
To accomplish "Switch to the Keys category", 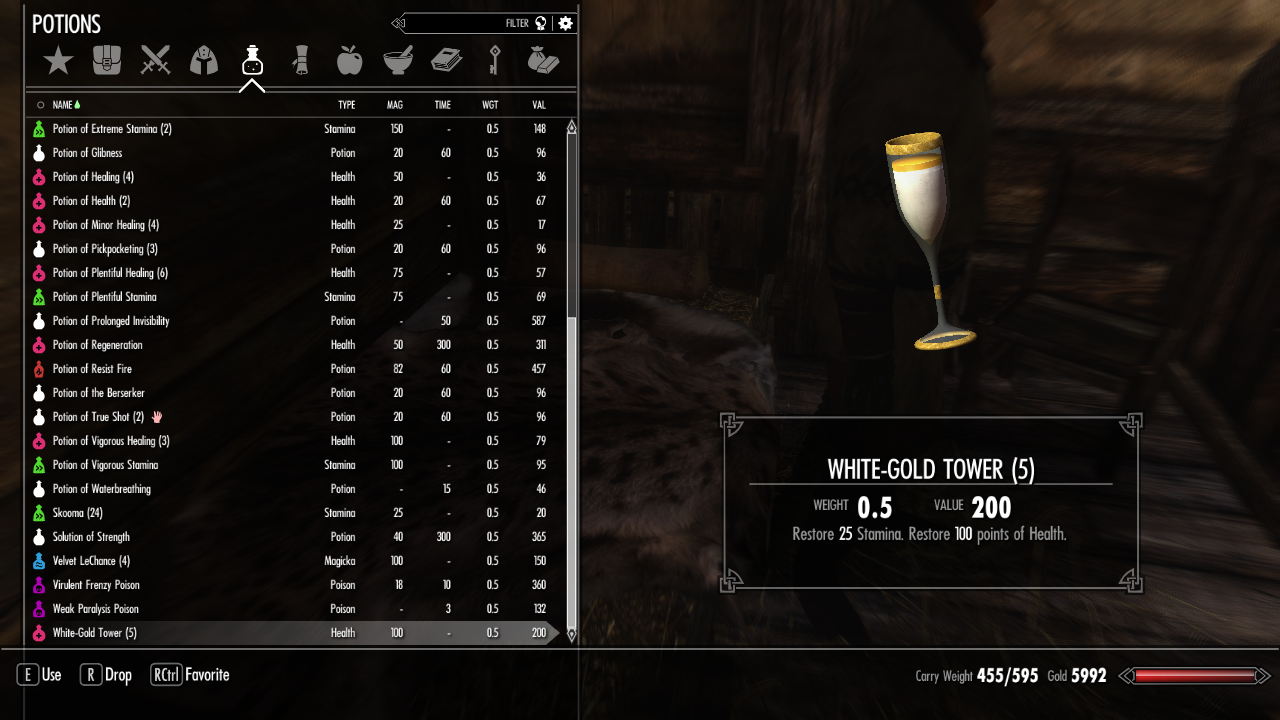I will [x=495, y=61].
